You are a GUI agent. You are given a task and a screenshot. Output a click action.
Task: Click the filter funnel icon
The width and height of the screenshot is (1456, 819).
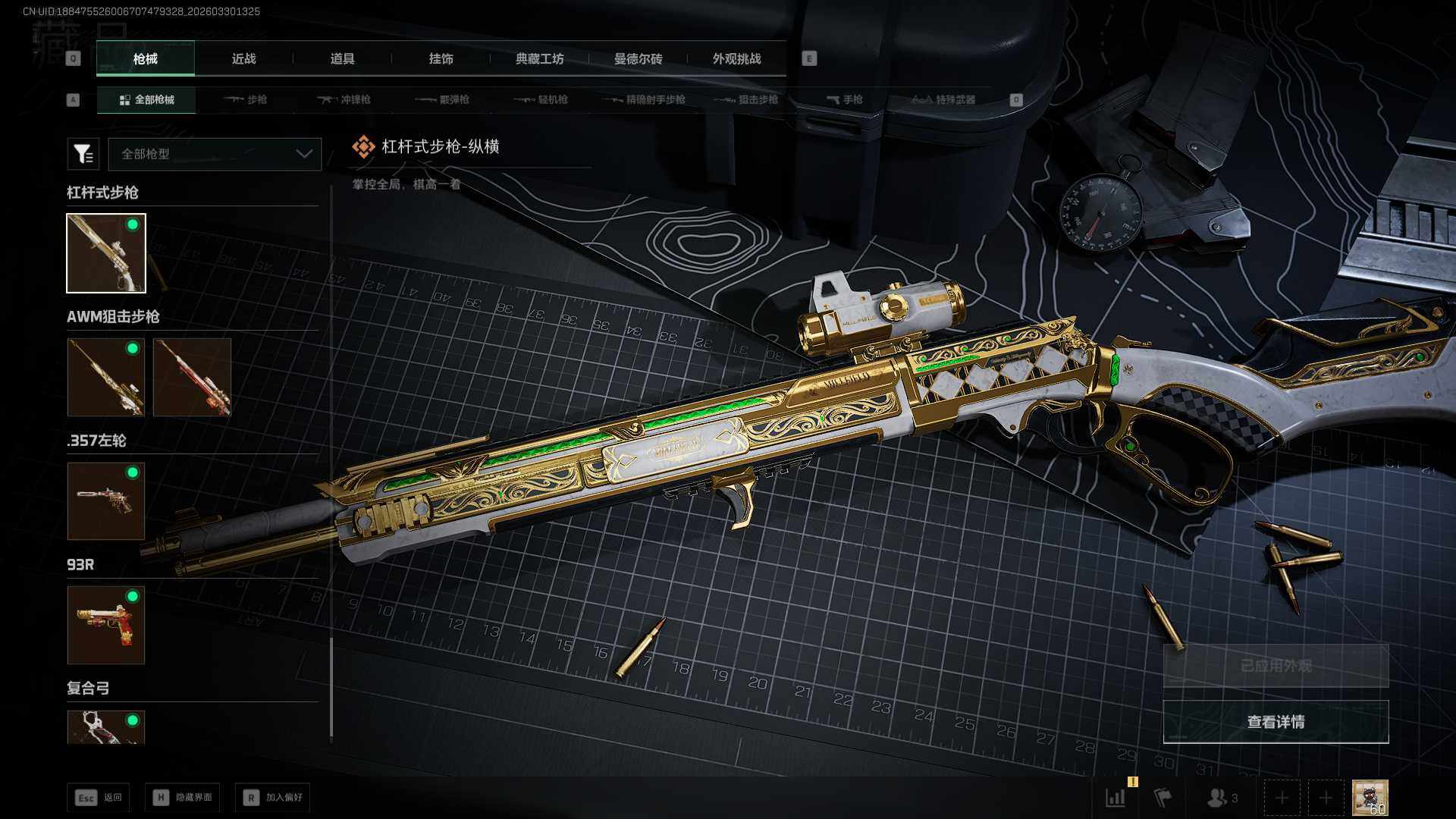[83, 154]
